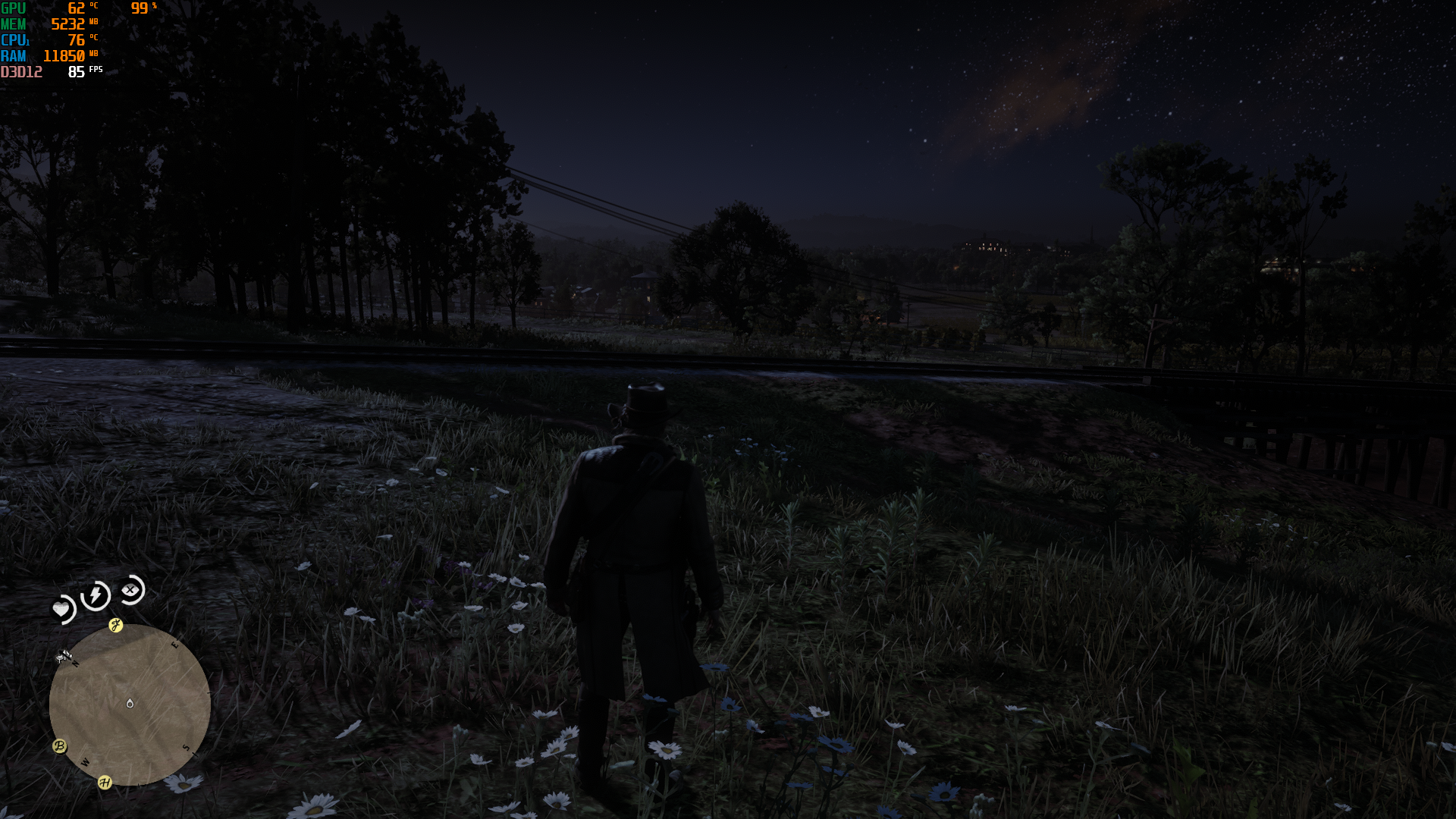Image resolution: width=1456 pixels, height=819 pixels.
Task: Select the stamina core lightning bolt icon
Action: (96, 595)
